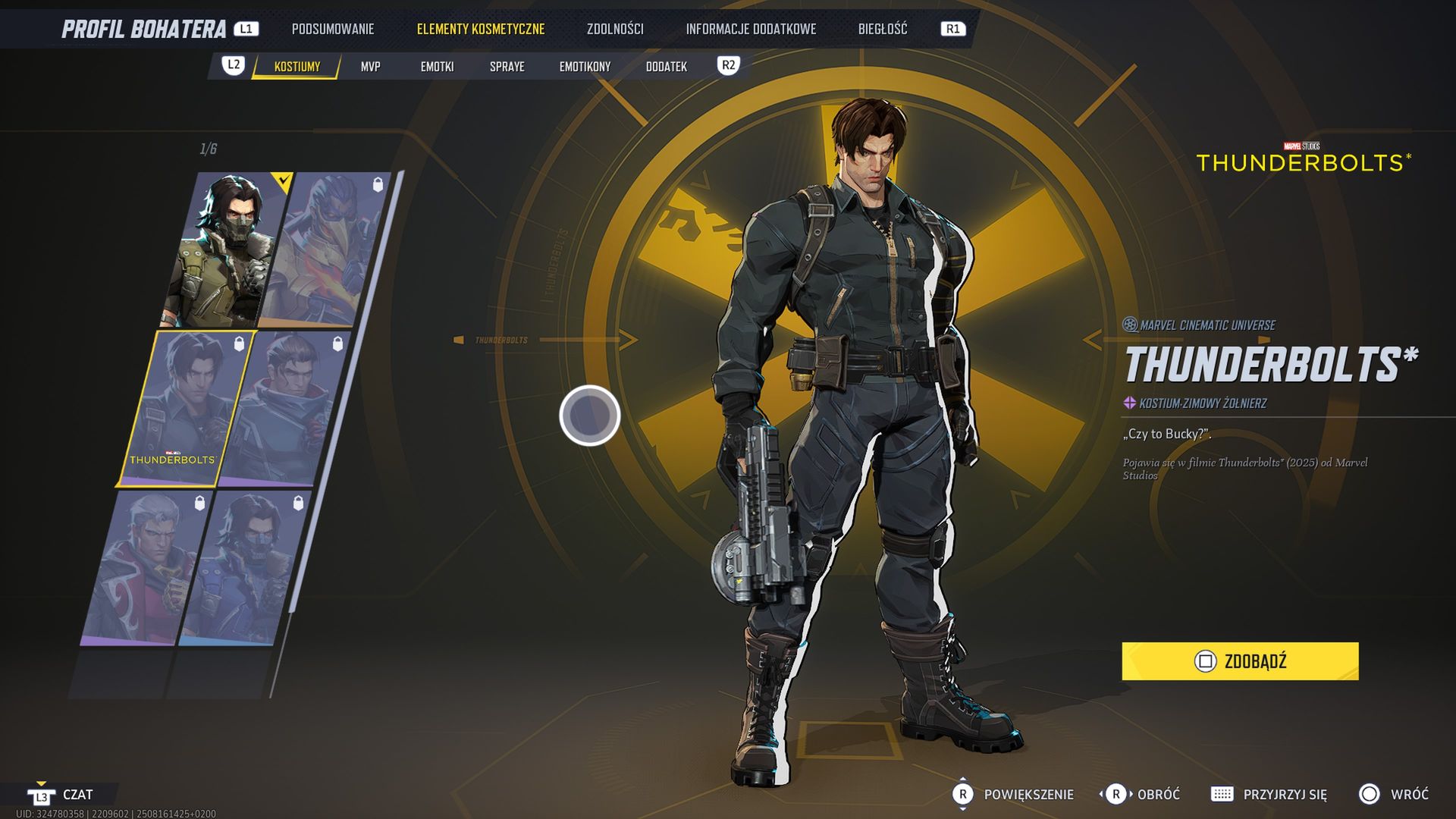Switch to the Podsumowanie tab
This screenshot has height=819, width=1456.
point(332,30)
